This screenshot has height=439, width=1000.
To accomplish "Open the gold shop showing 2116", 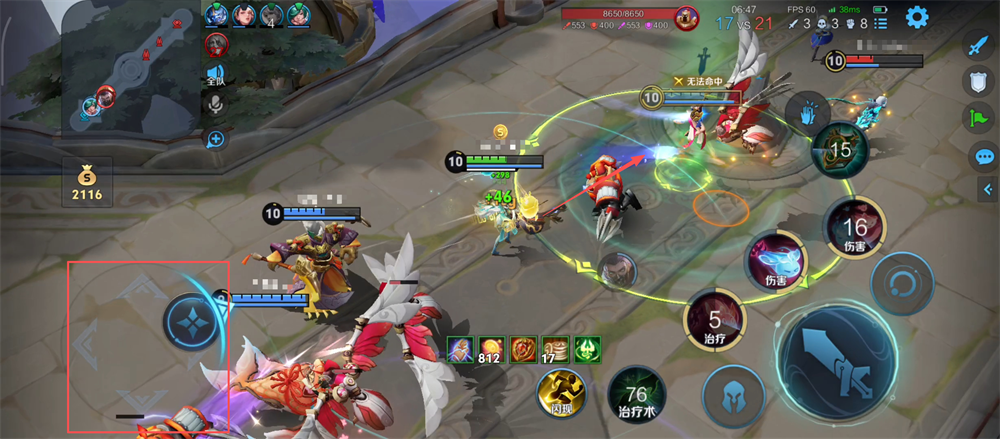I will tap(84, 181).
